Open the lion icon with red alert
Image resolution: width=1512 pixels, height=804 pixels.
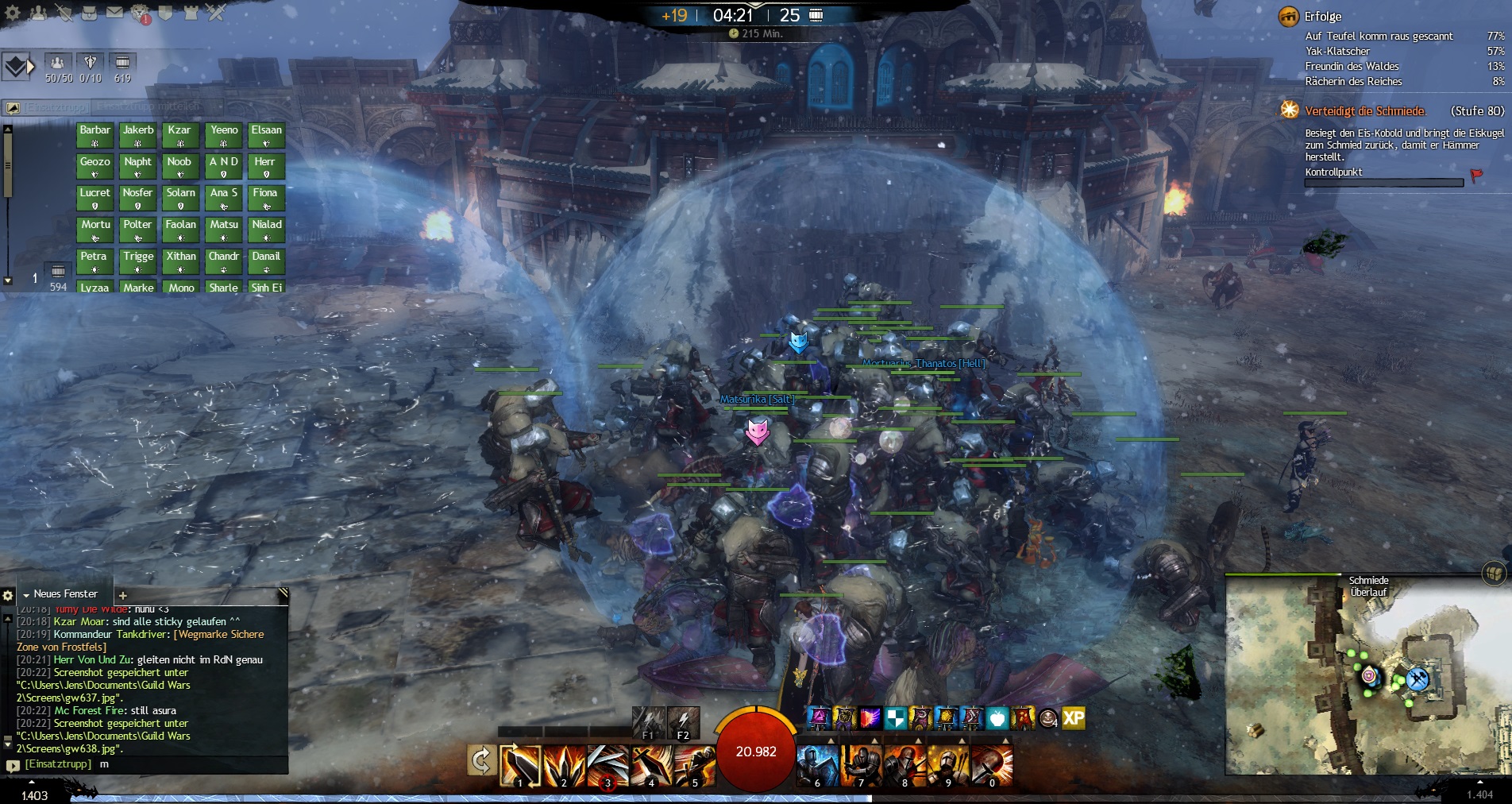[x=141, y=14]
